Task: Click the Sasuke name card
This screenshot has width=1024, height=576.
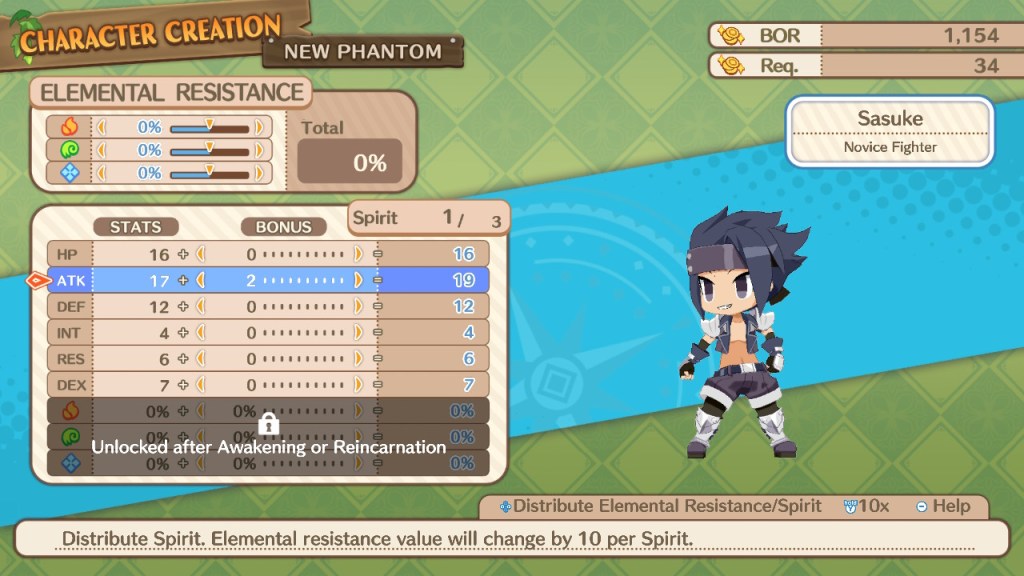Action: click(x=889, y=131)
